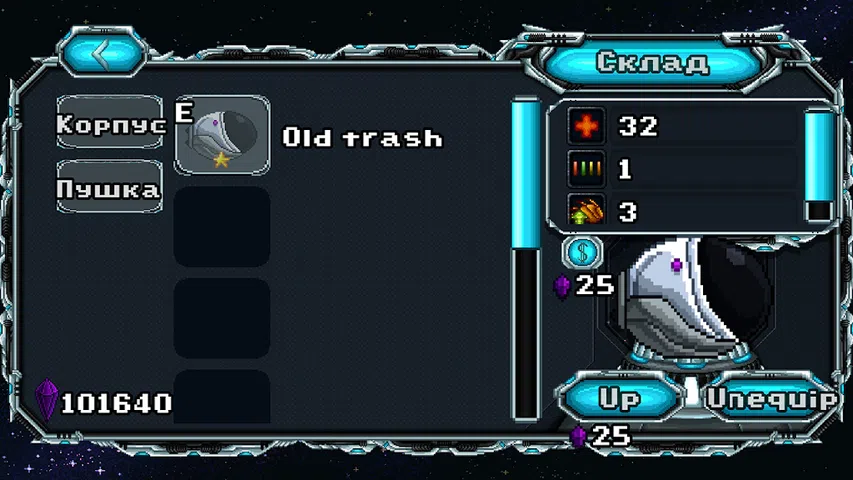Upgrade the part with Up button
Image resolution: width=853 pixels, height=480 pixels.
(619, 397)
